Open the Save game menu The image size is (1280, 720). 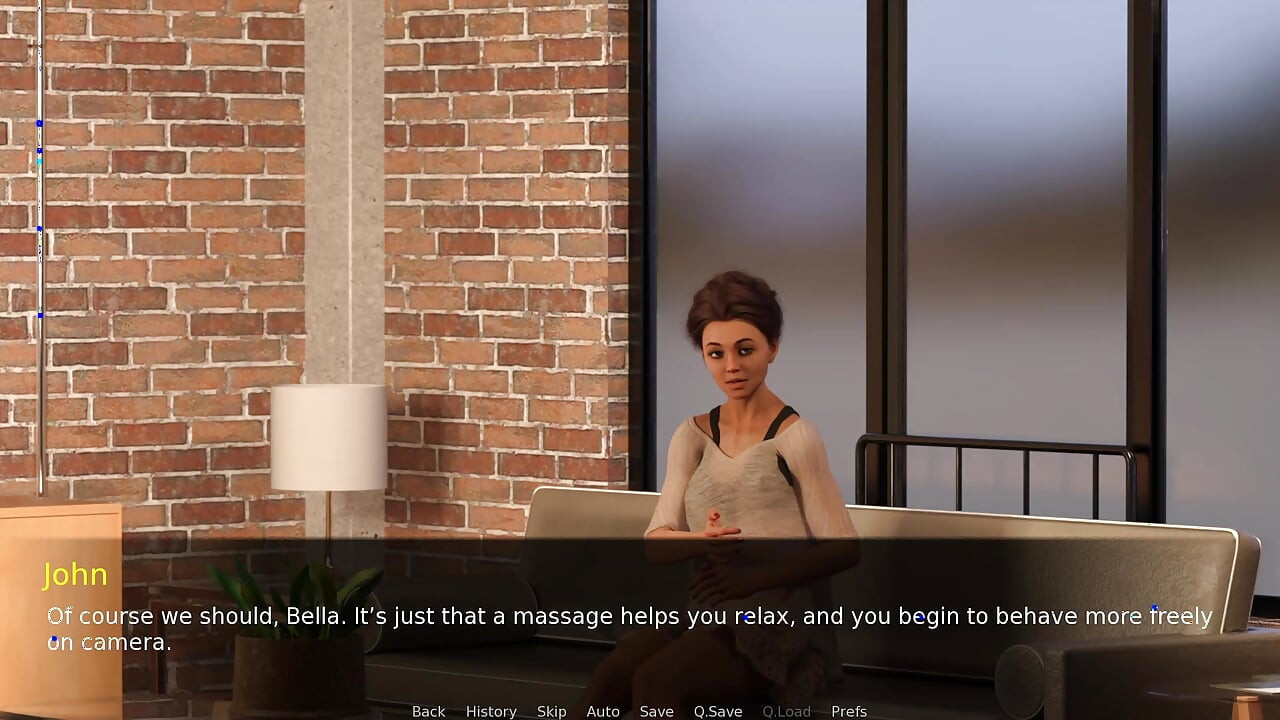tap(656, 711)
